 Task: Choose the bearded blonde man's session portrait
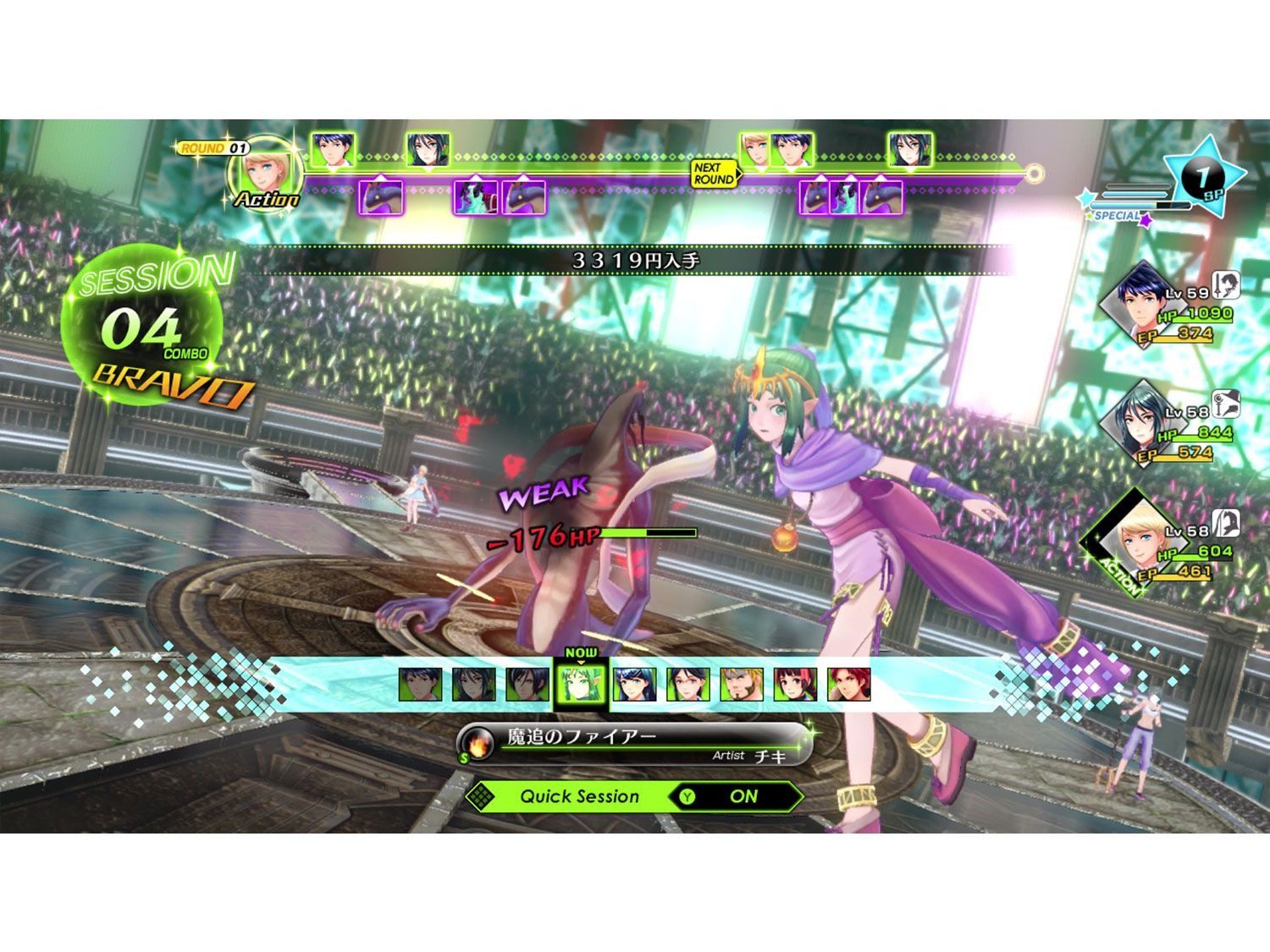click(x=742, y=685)
